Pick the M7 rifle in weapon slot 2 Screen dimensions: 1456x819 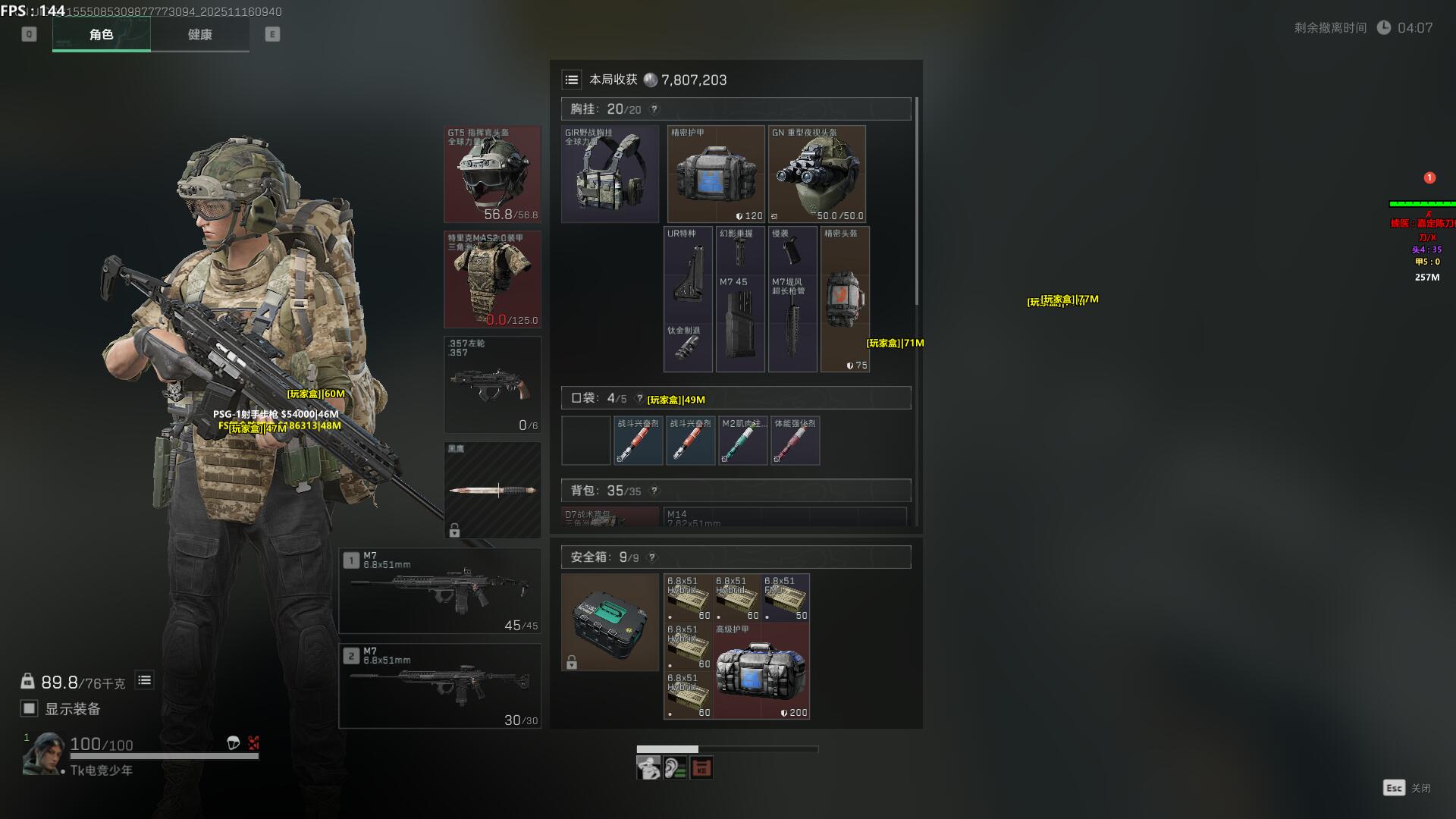pos(440,686)
